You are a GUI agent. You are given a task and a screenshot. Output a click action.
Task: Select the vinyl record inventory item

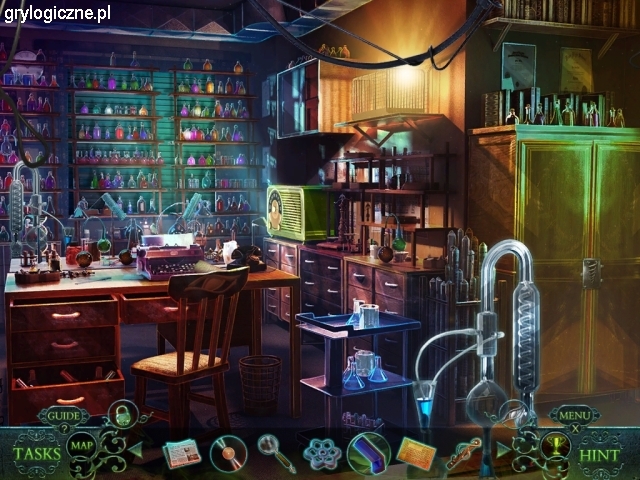[228, 454]
